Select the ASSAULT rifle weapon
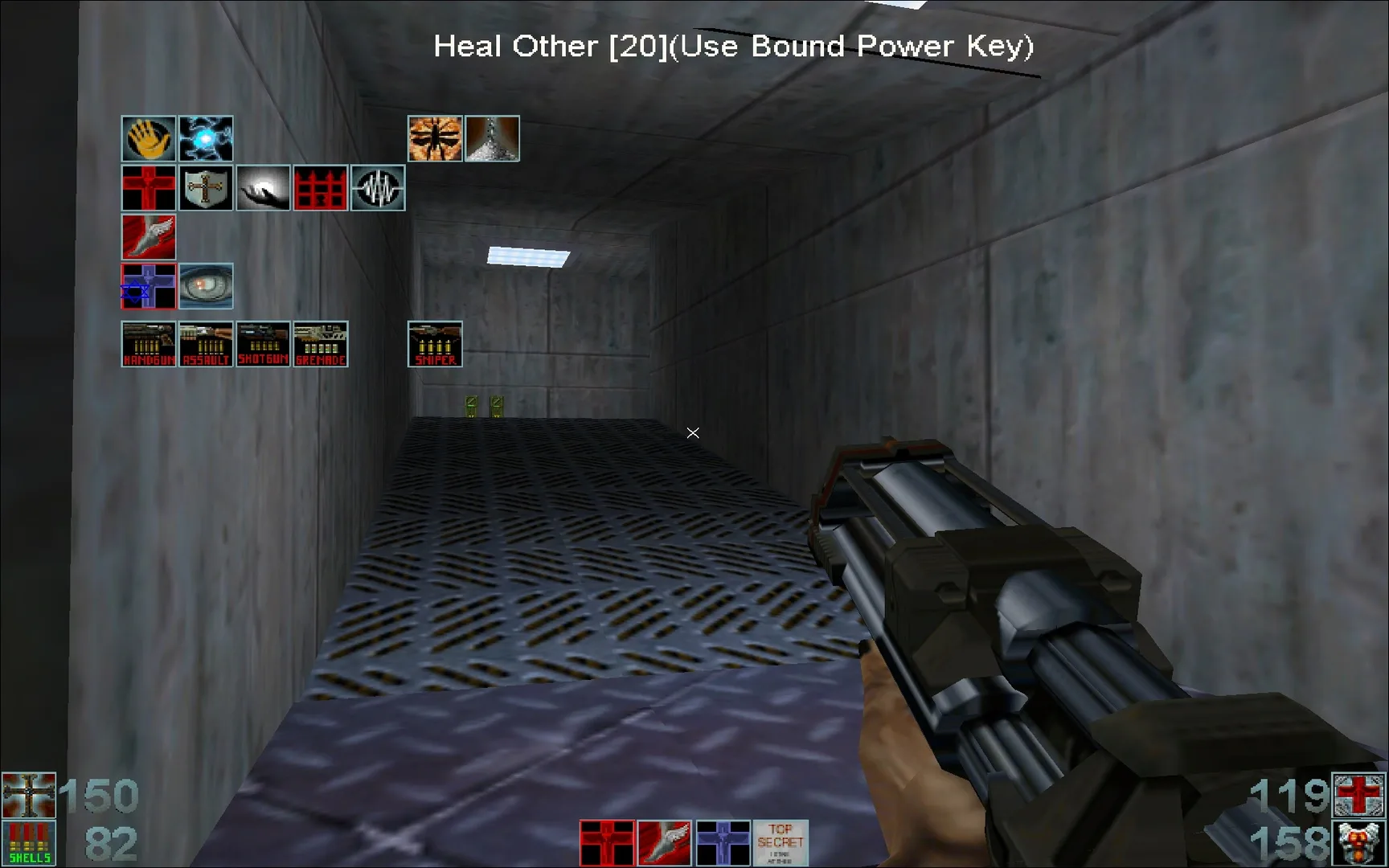 point(206,344)
